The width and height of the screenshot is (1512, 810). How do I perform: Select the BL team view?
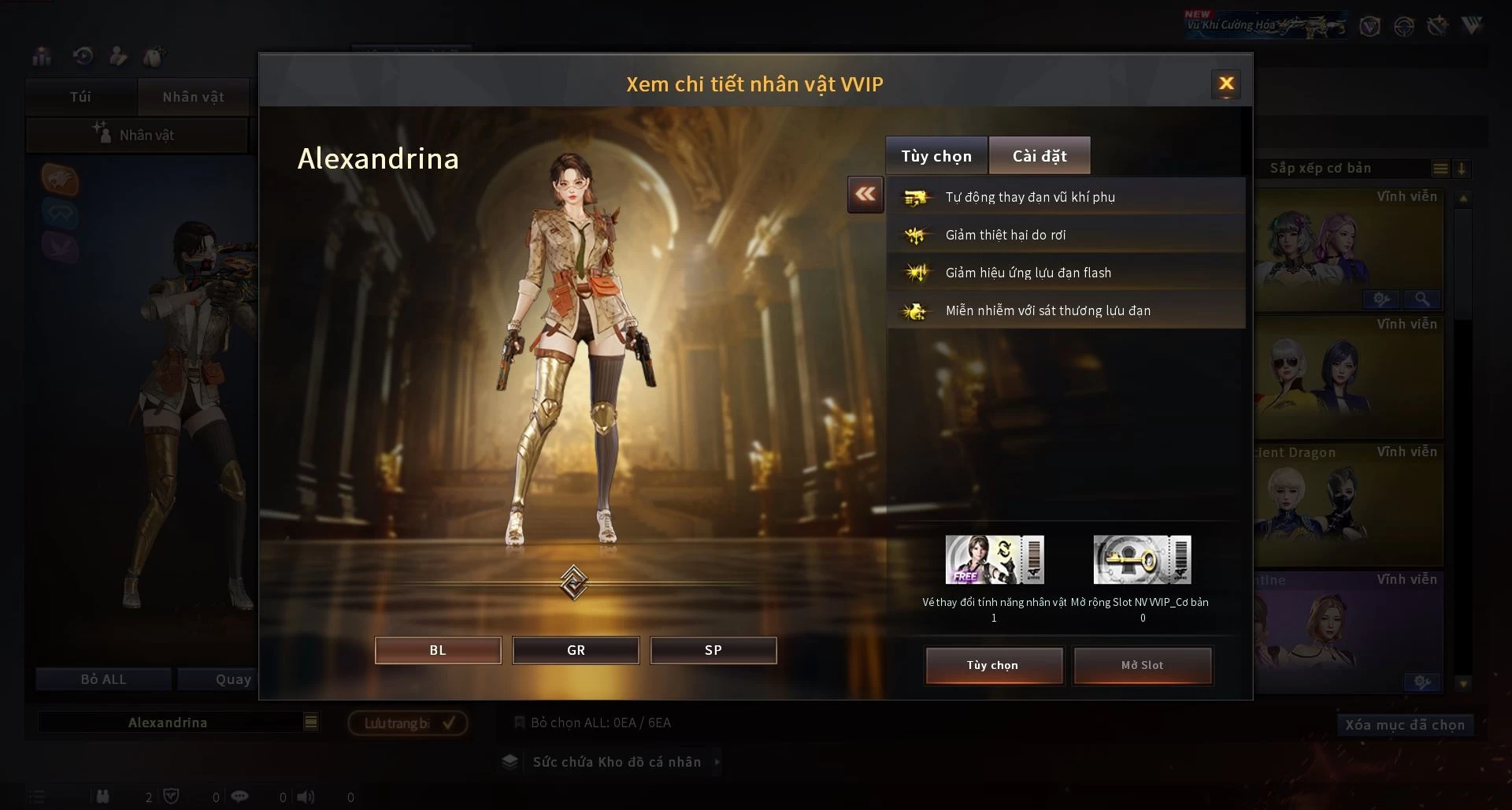pyautogui.click(x=438, y=650)
